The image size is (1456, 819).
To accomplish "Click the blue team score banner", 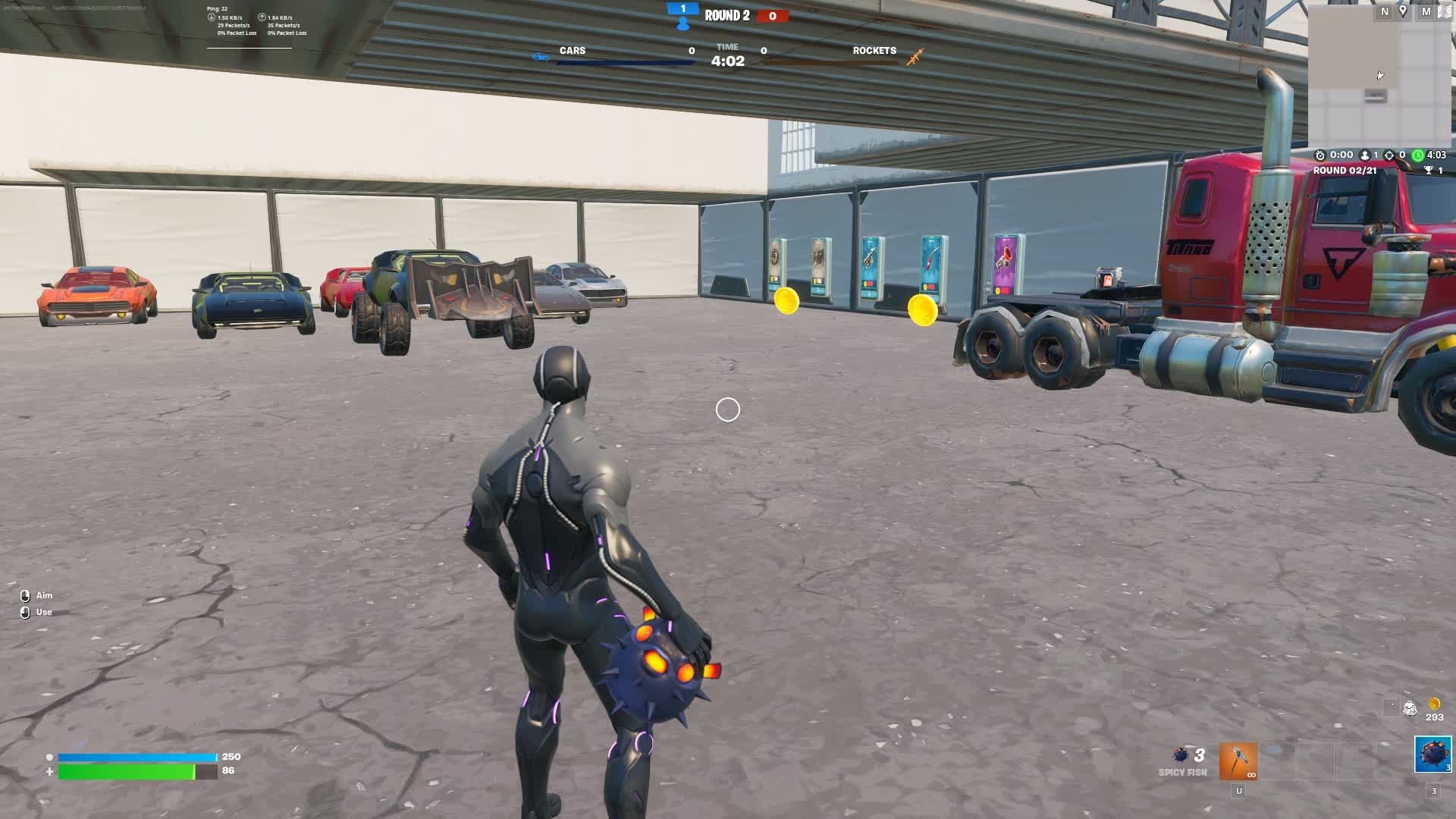I will (x=682, y=9).
